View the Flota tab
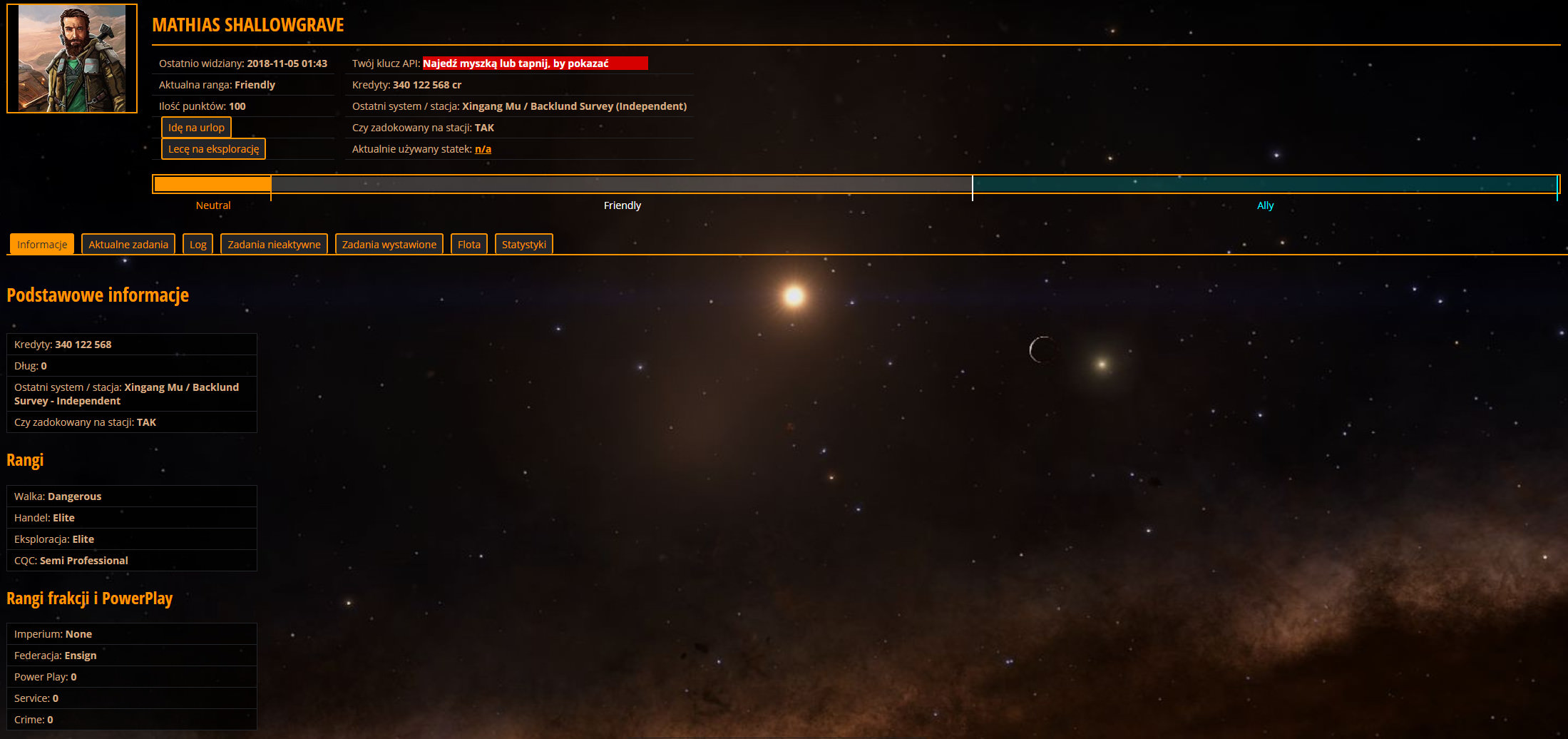 click(x=468, y=245)
